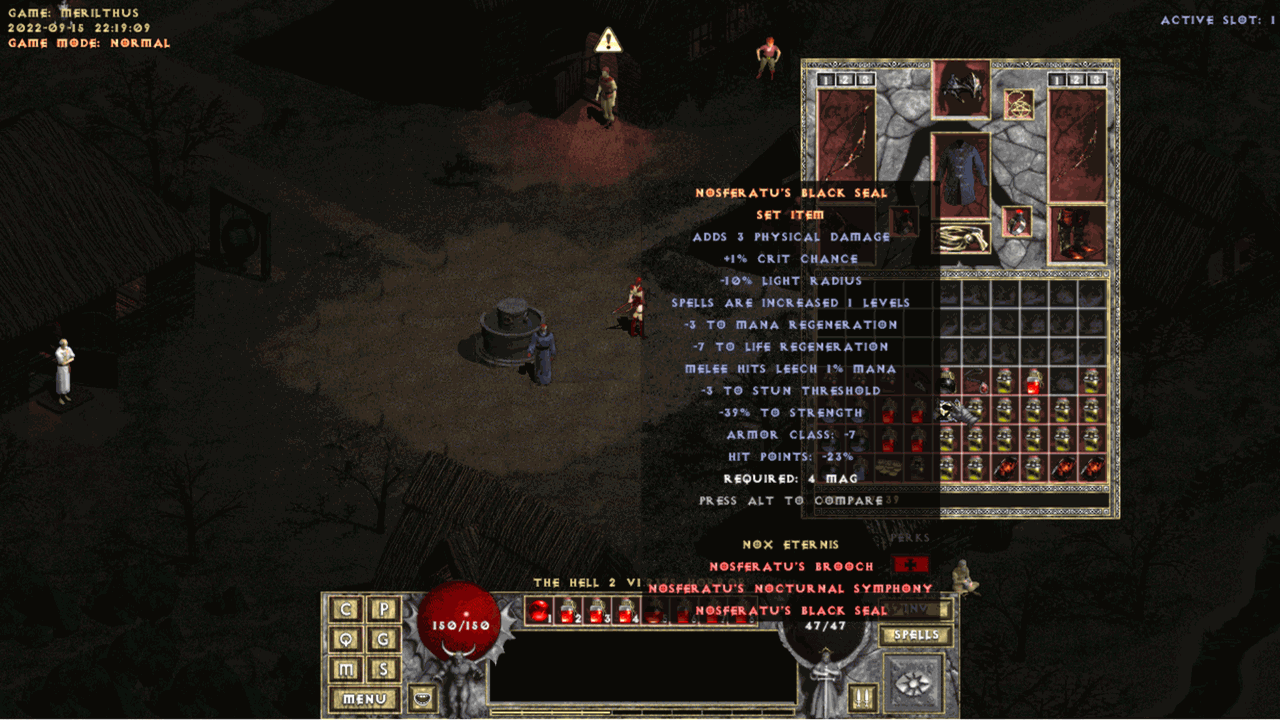Screen dimensions: 1280x720
Task: Select the equipped belt slot
Action: [961, 238]
